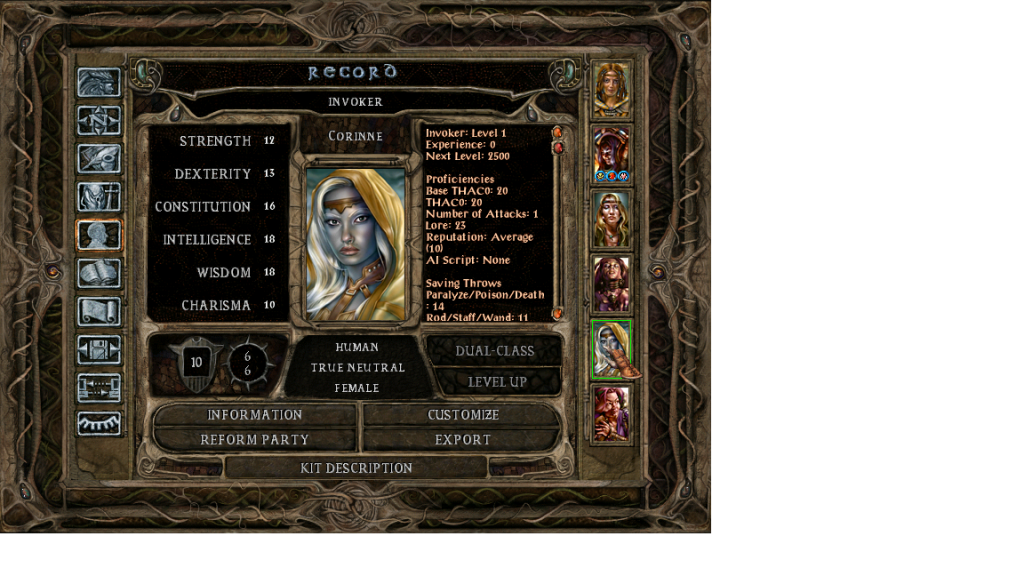This screenshot has height=576, width=1024.
Task: Select the party portrait with status icons
Action: tap(611, 154)
